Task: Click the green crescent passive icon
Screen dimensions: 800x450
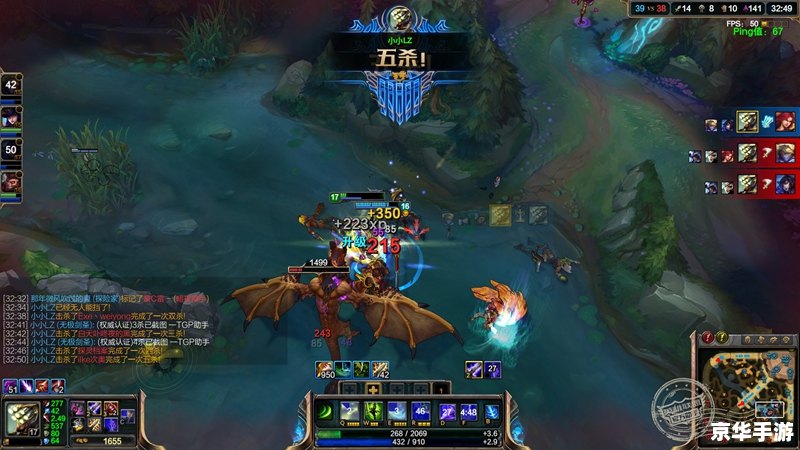Action: click(326, 412)
